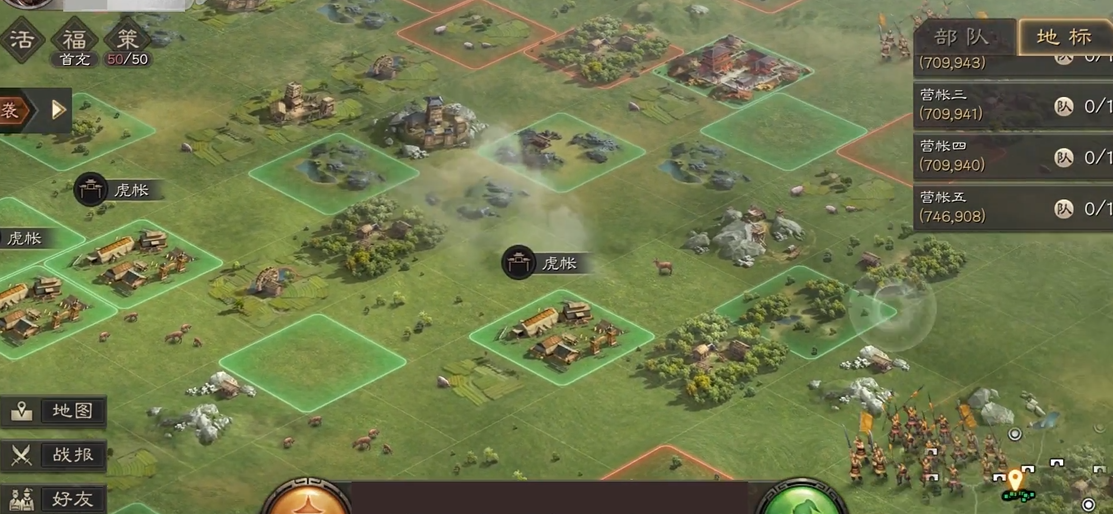This screenshot has height=514, width=1113.
Task: Open the 策 strategy diamond icon
Action: click(x=127, y=41)
